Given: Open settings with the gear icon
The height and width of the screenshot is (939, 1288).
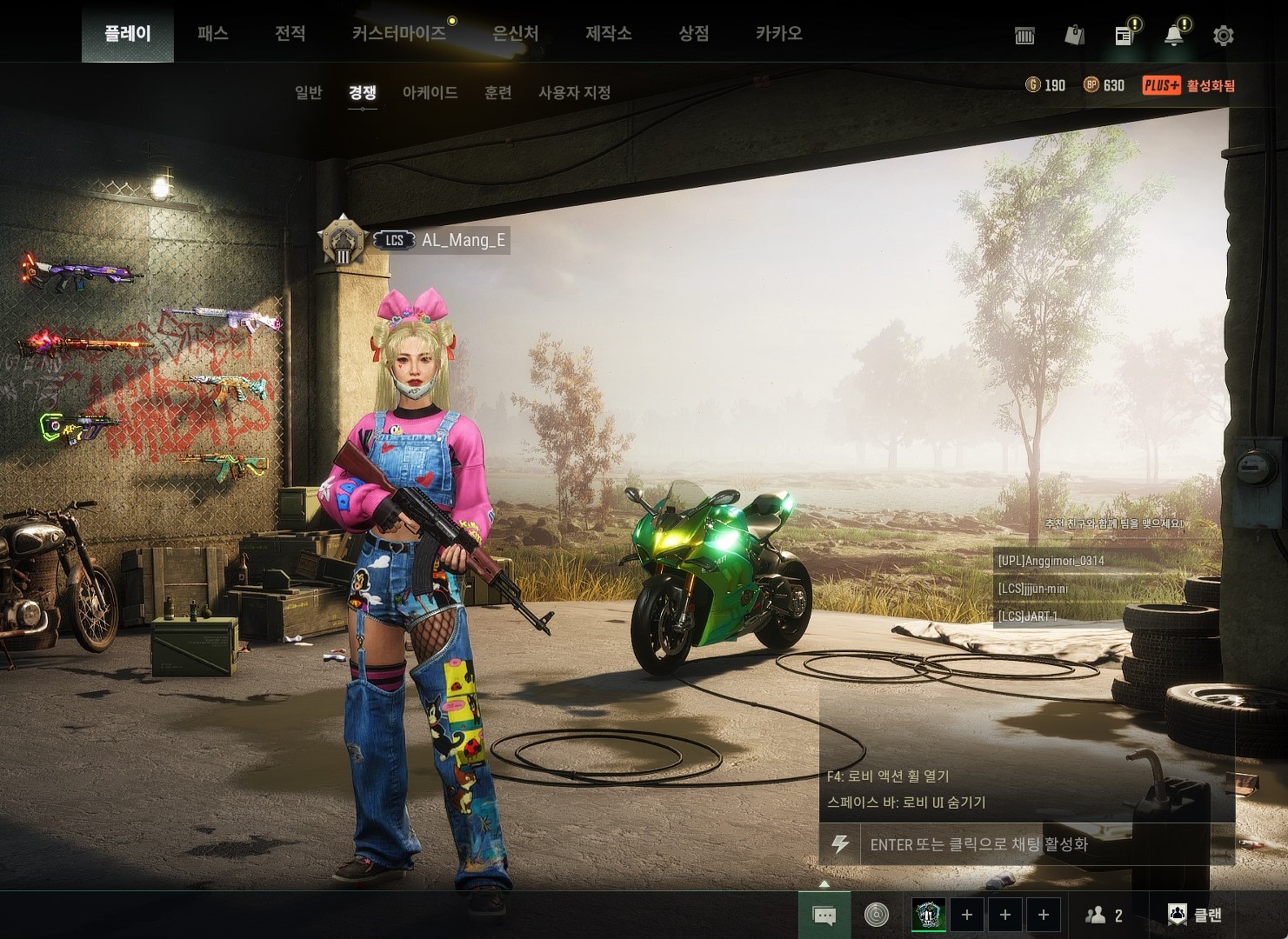Looking at the screenshot, I should click(1223, 36).
